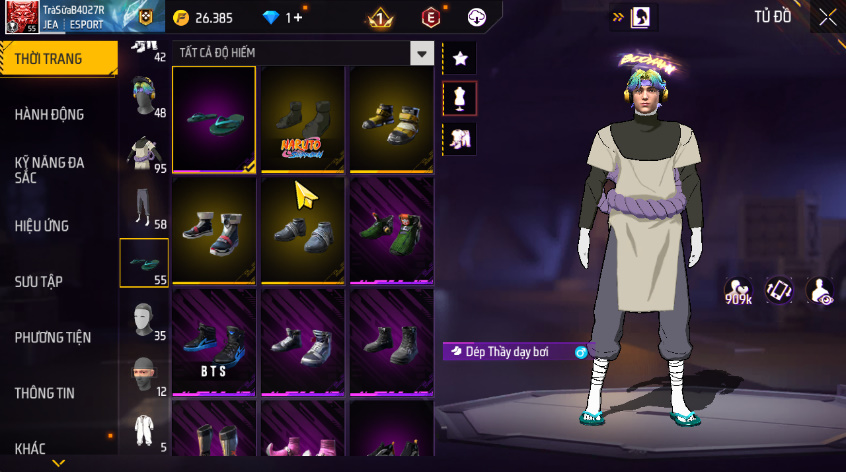Viewport: 846px width, 472px height.
Task: Switch to the Thông Tin tab
Action: [45, 393]
